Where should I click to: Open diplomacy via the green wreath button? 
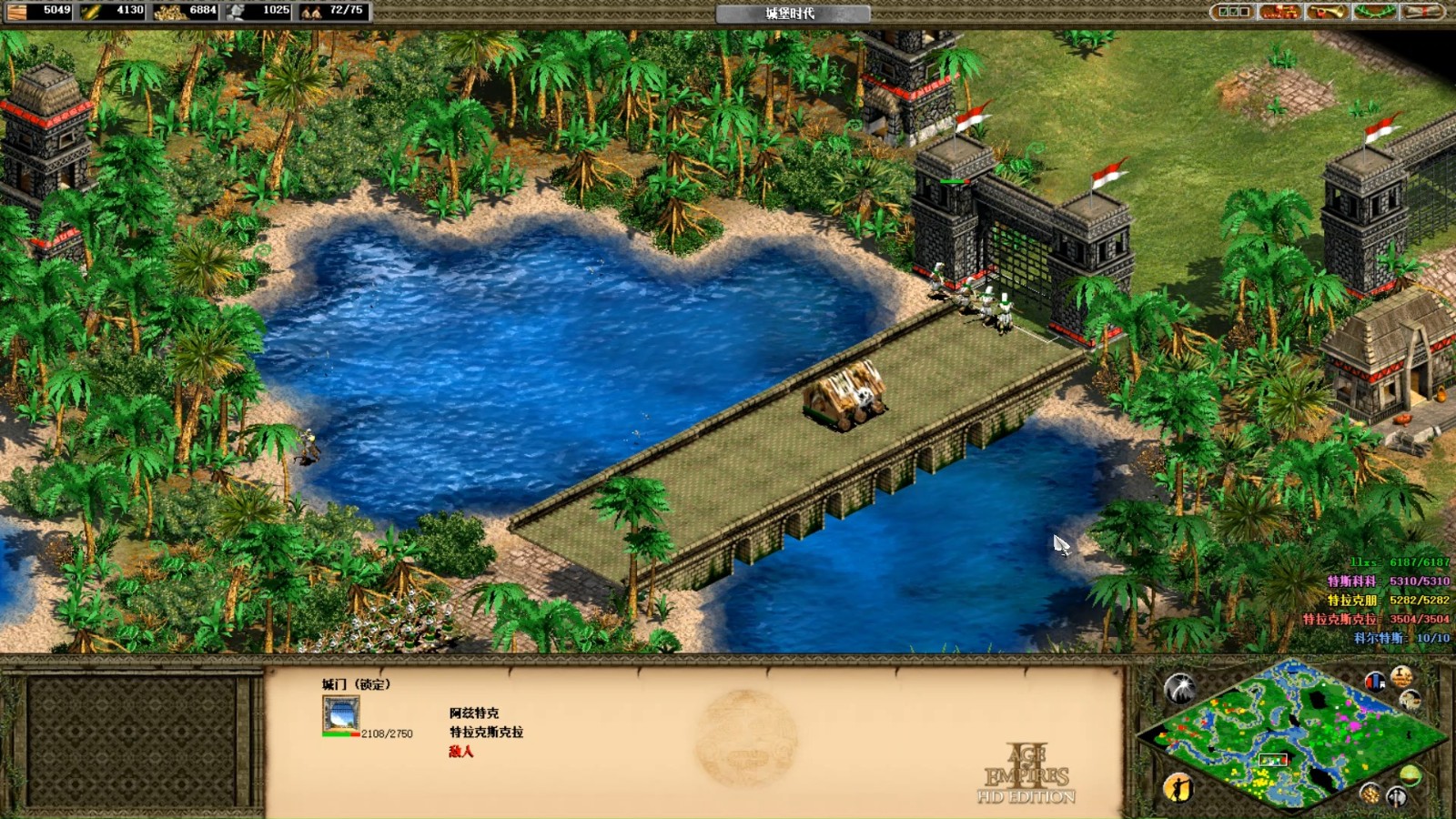click(x=1373, y=12)
